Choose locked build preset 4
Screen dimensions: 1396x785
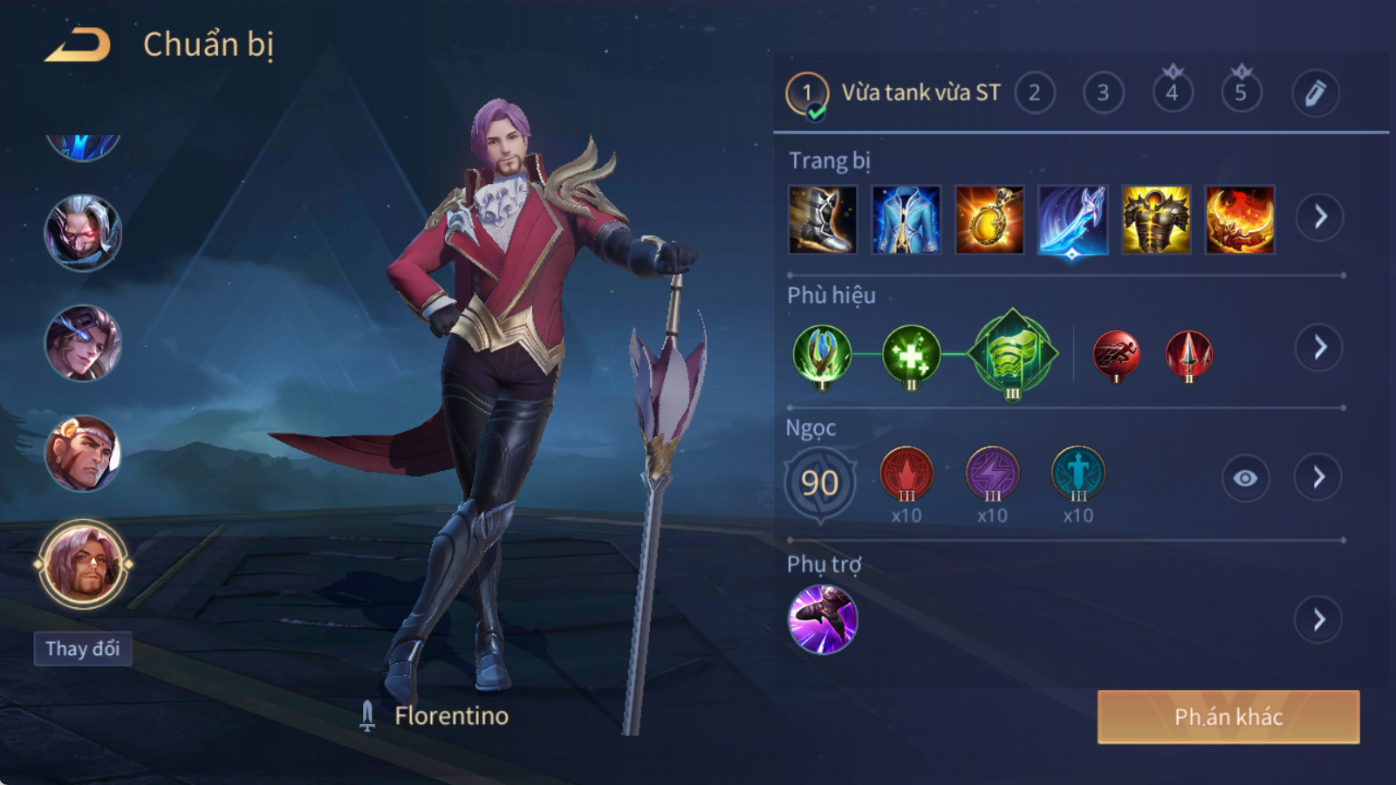click(x=1172, y=94)
